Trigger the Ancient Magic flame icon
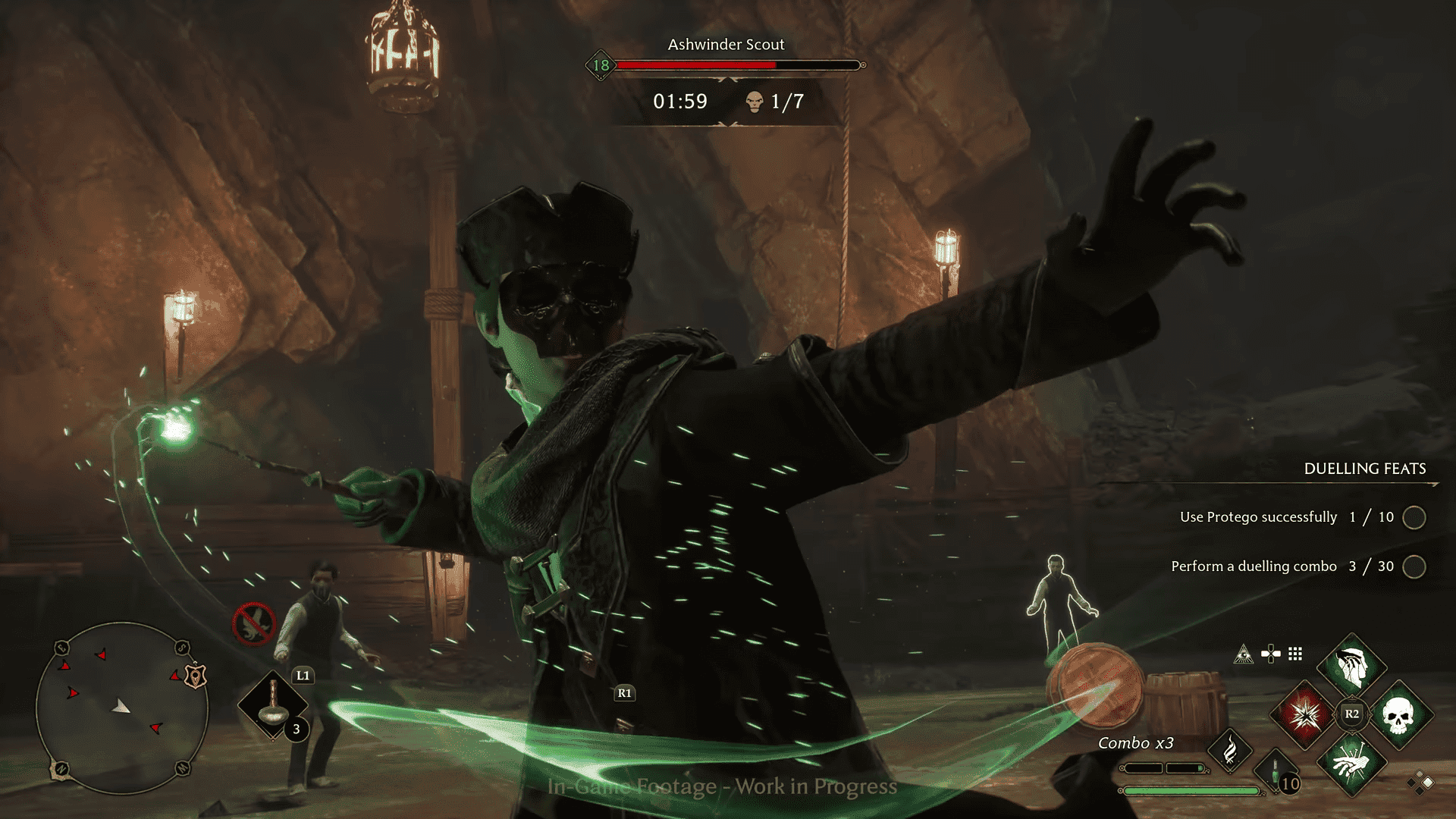Image resolution: width=1456 pixels, height=819 pixels. coord(1230,751)
